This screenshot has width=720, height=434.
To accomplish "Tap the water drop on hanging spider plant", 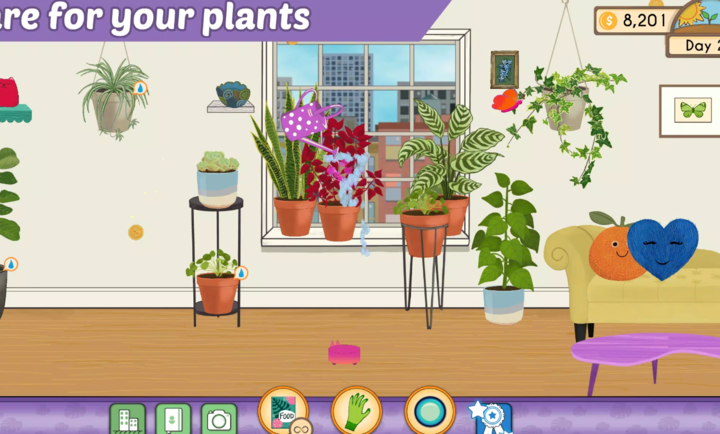I will click(x=141, y=88).
